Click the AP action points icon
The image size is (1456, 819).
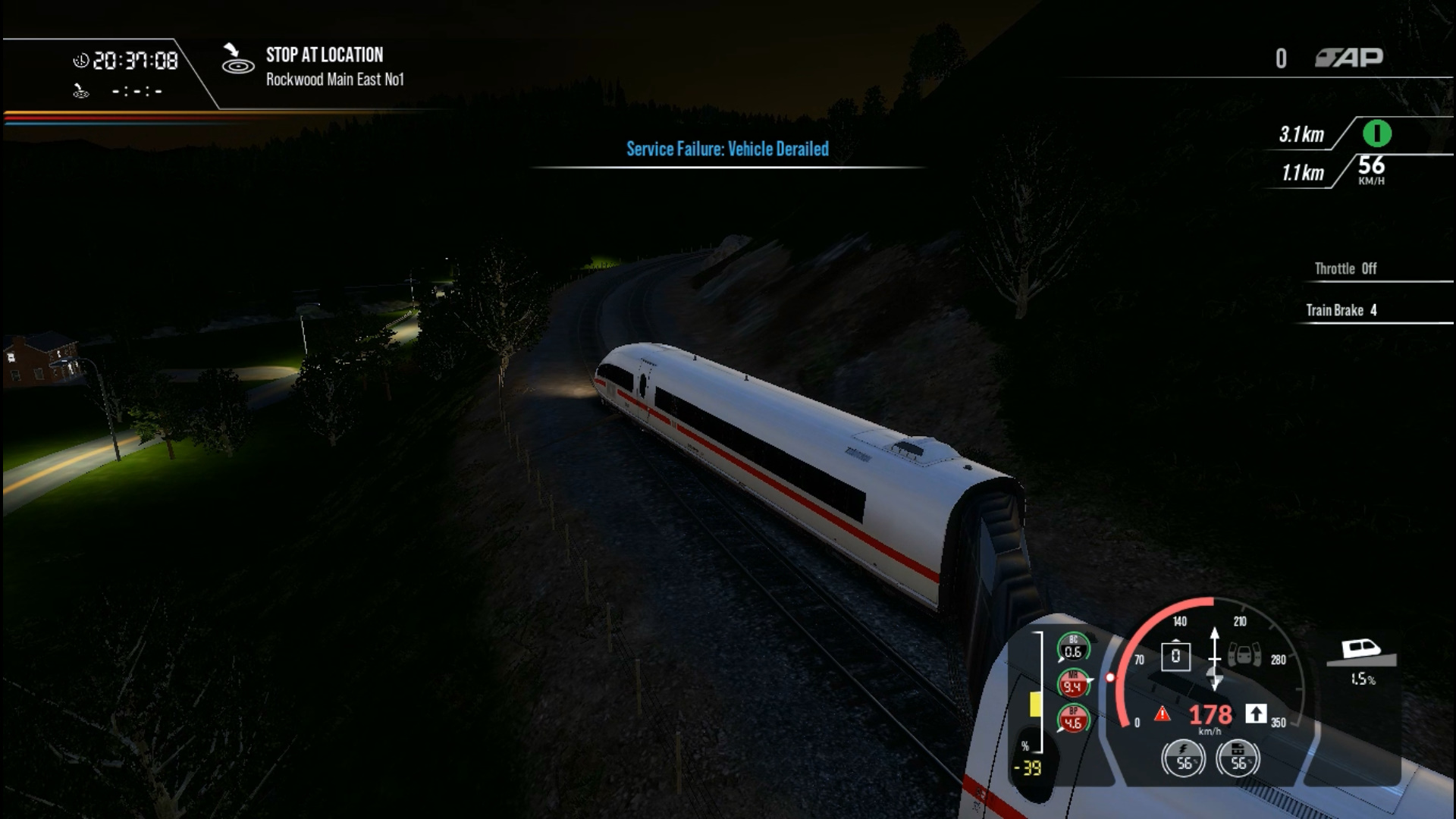click(x=1349, y=58)
